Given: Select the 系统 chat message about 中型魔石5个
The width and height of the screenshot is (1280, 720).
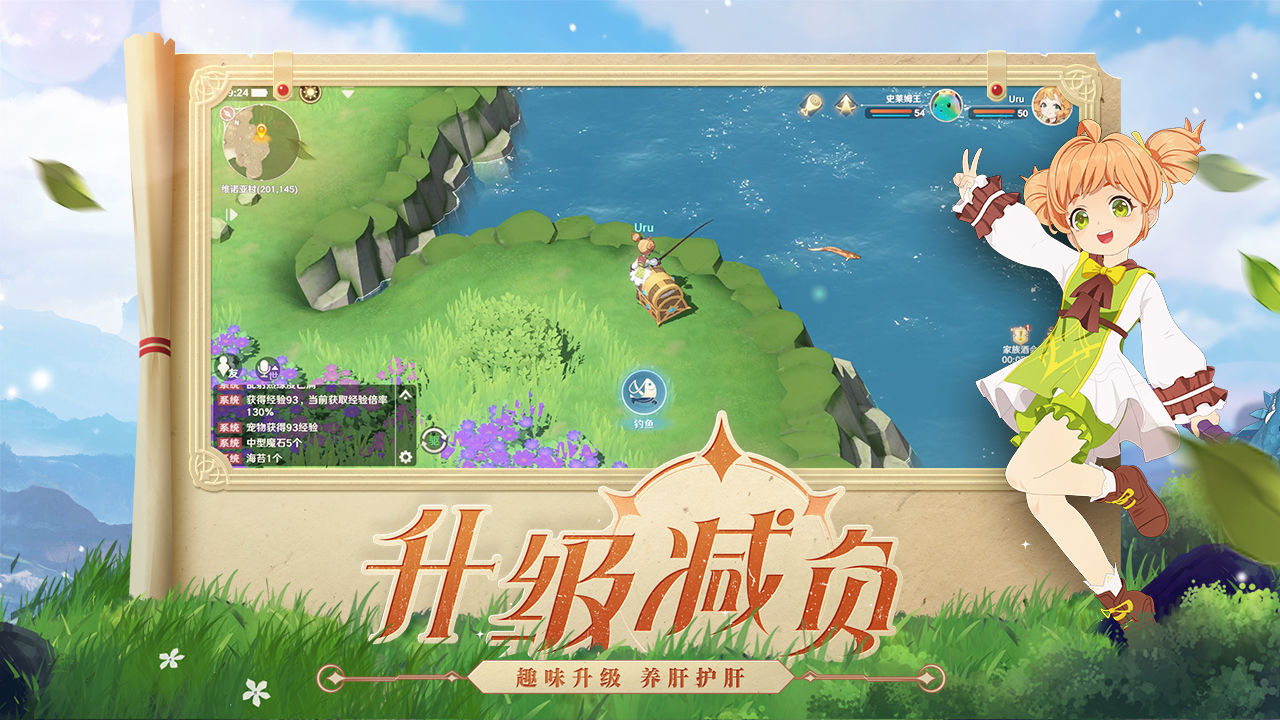Looking at the screenshot, I should tap(275, 443).
